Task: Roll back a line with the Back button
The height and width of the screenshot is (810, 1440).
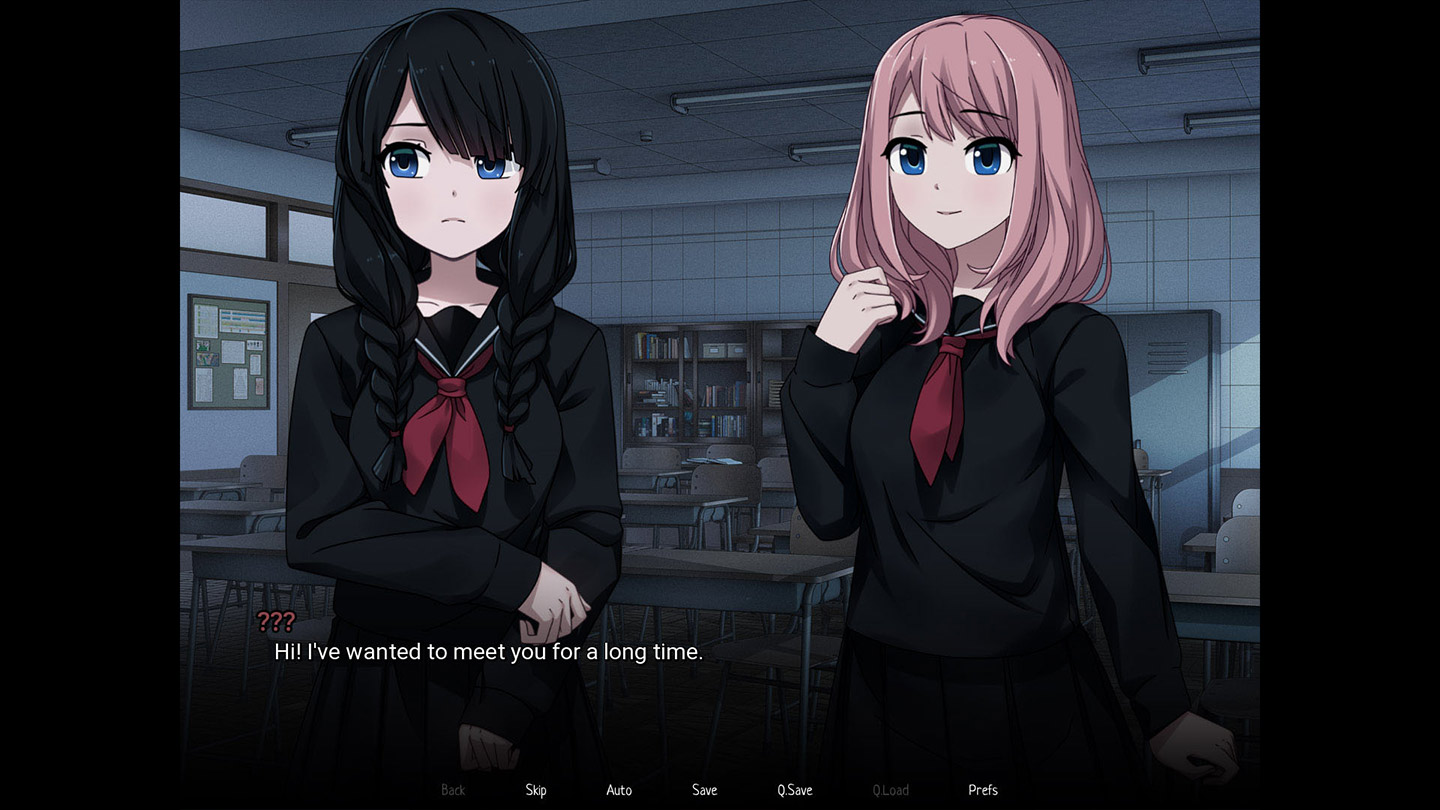Action: (452, 789)
